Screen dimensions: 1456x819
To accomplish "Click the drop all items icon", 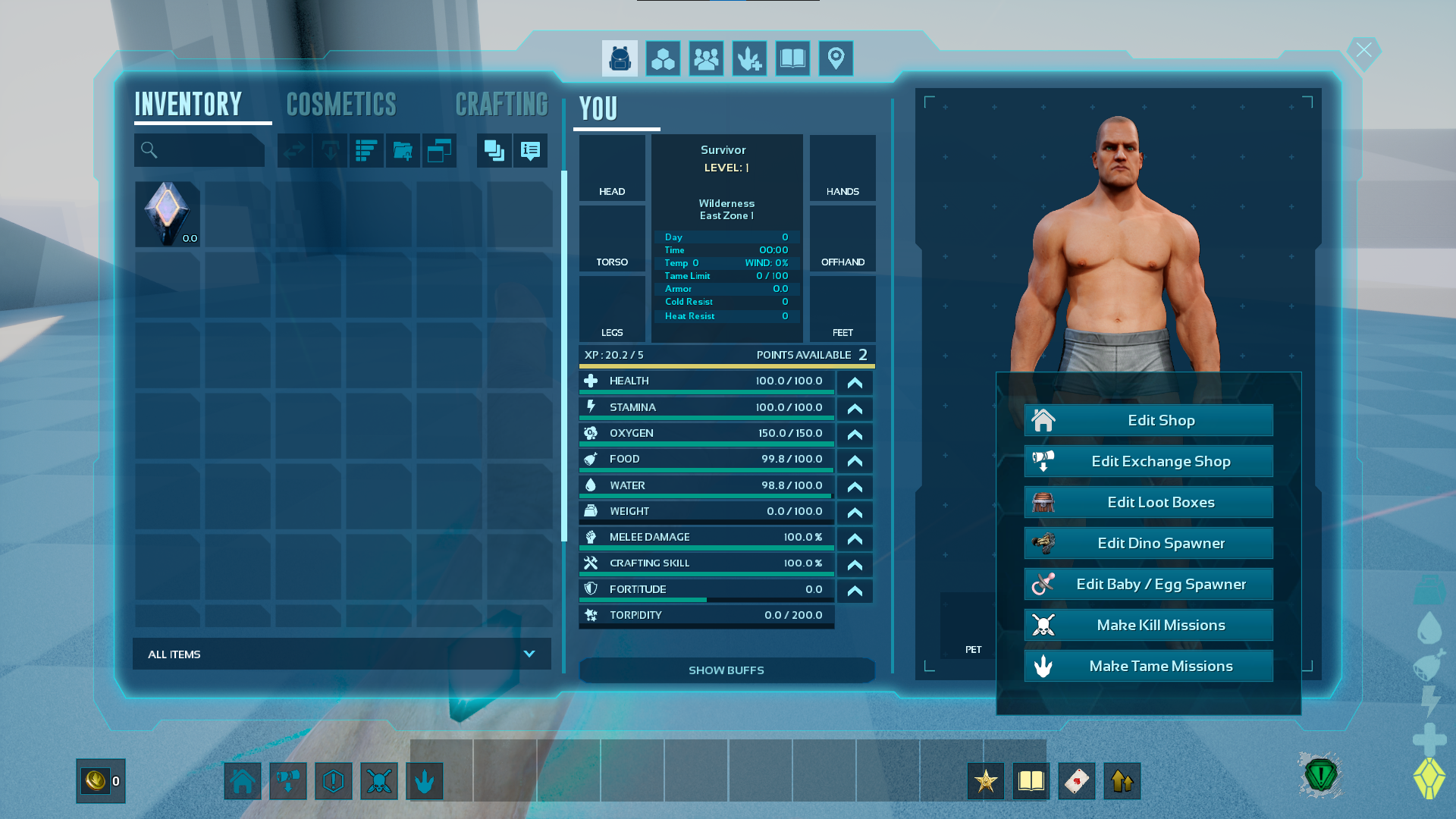I will pyautogui.click(x=330, y=150).
